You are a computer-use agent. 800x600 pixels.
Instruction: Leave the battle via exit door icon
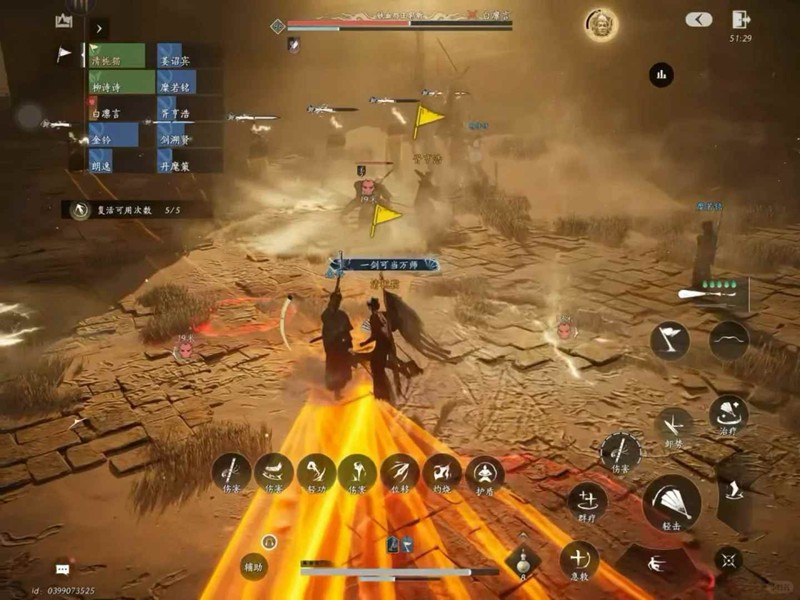(x=741, y=19)
